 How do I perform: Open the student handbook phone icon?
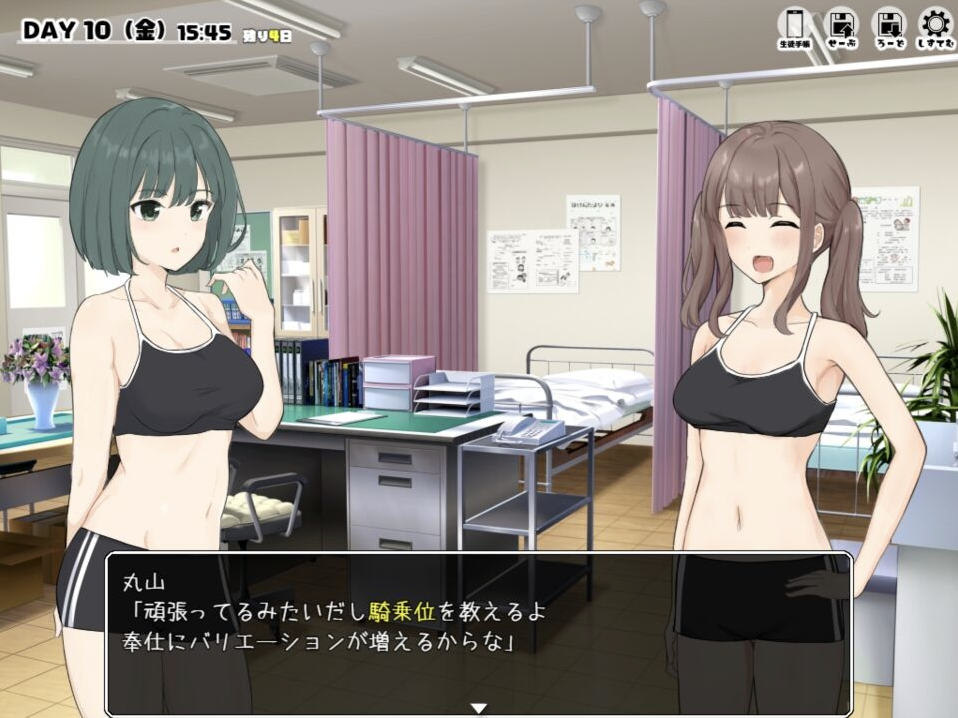click(x=794, y=27)
